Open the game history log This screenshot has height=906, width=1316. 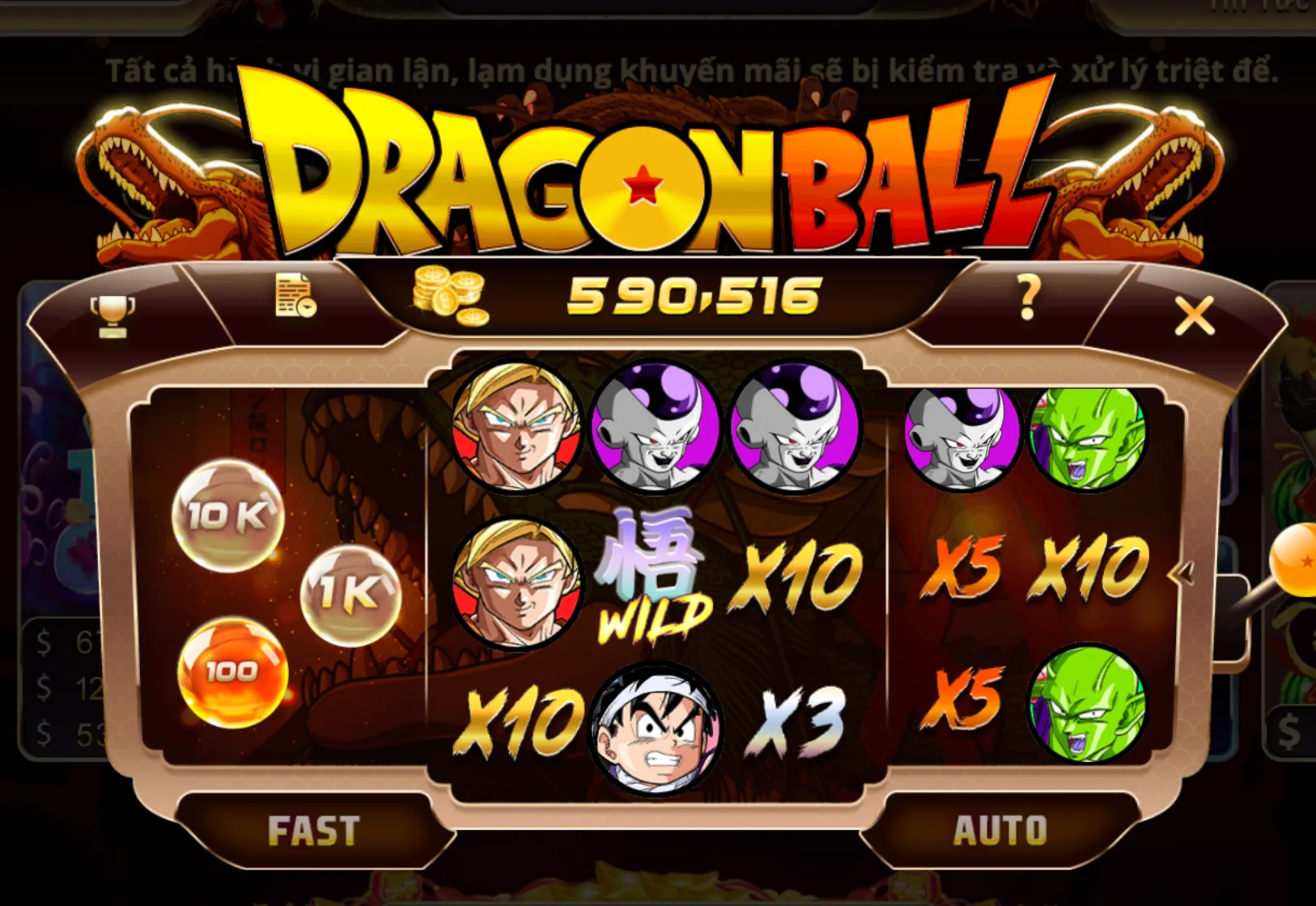coord(295,298)
